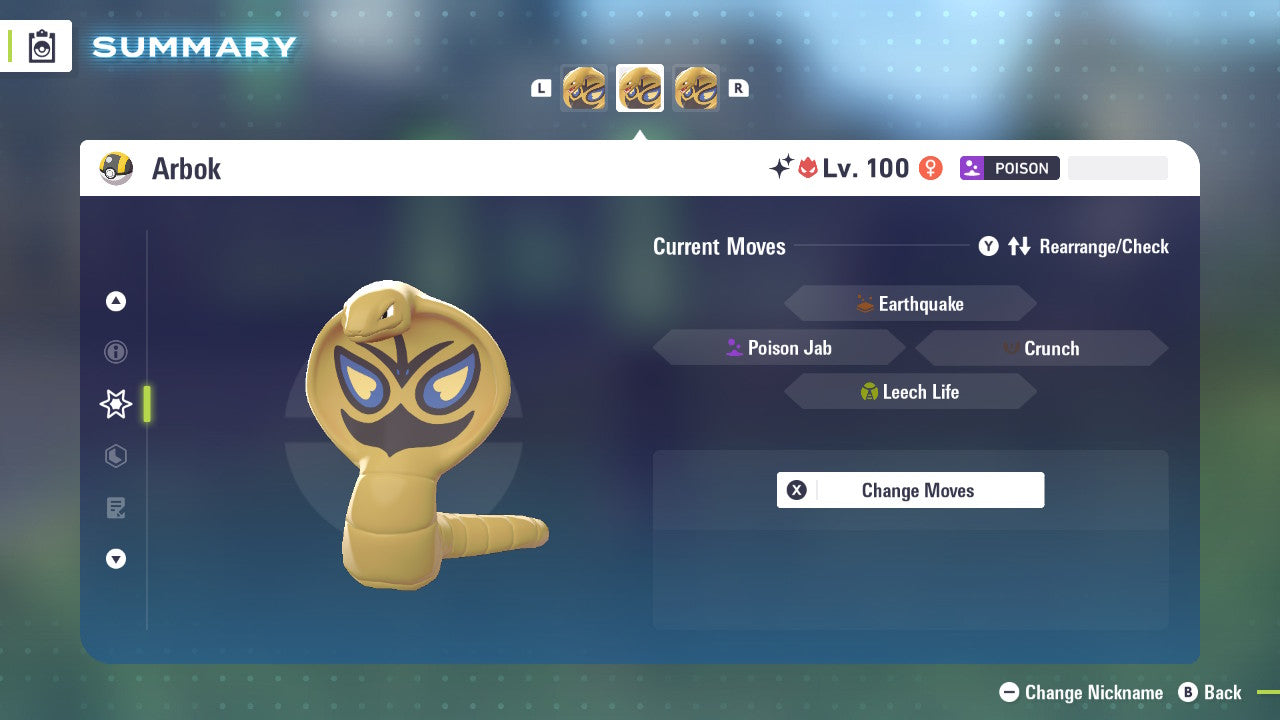Viewport: 1280px width, 720px height.
Task: Collapse pages downward via the bottom arrow
Action: click(116, 559)
